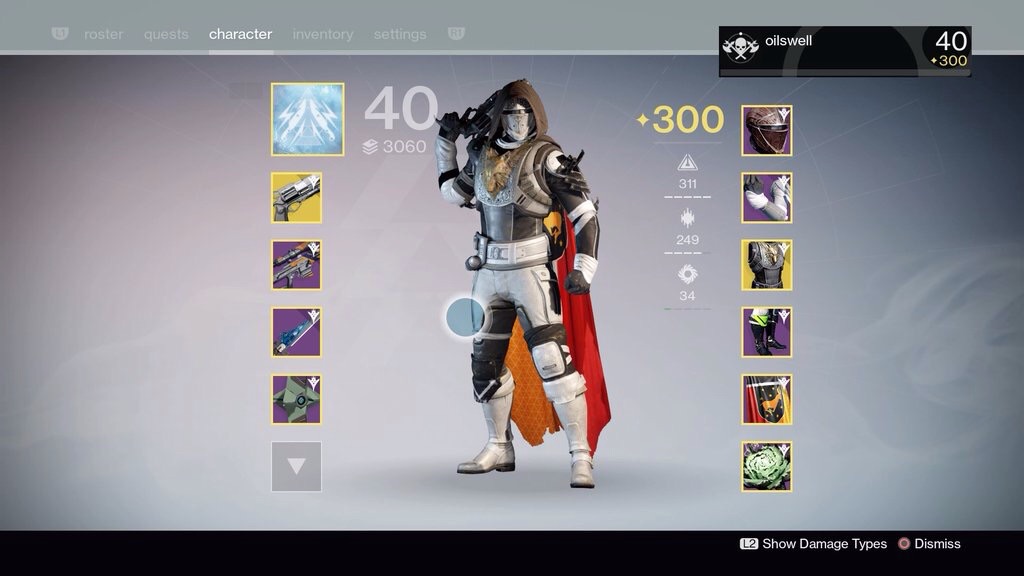This screenshot has height=576, width=1024.
Task: Go to the inventory tab
Action: point(323,34)
